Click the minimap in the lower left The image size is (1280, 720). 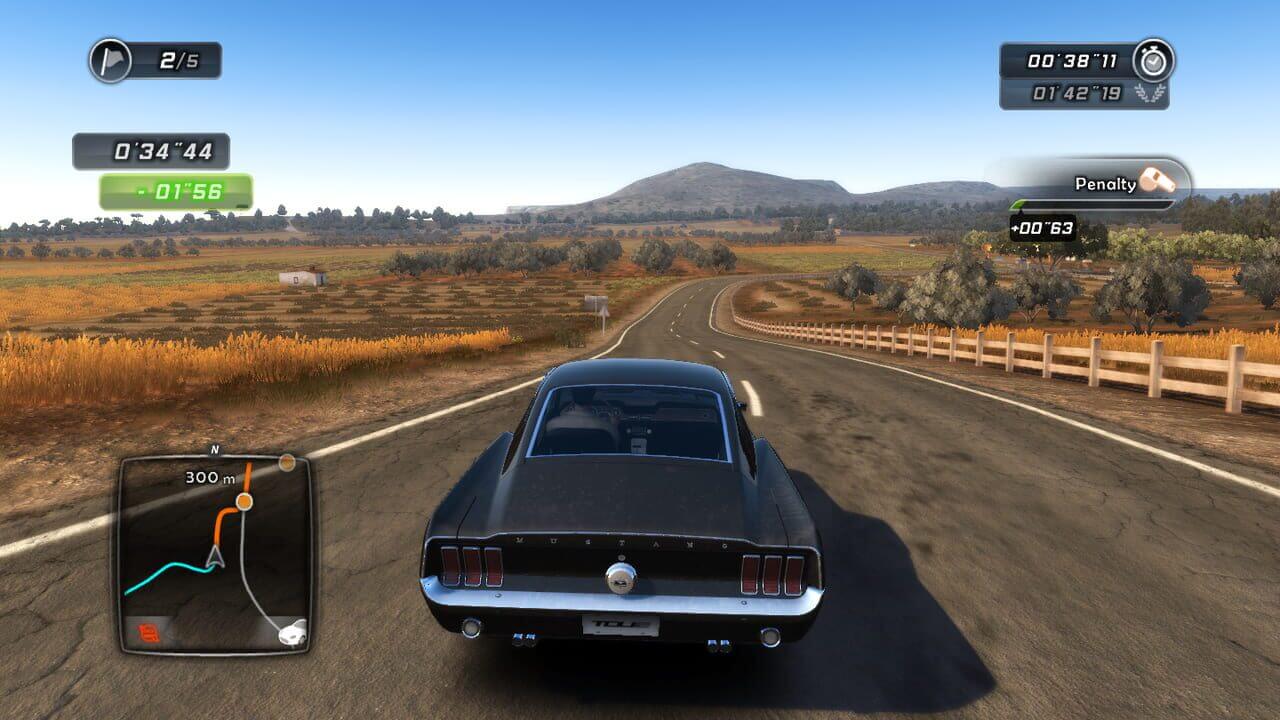point(214,555)
